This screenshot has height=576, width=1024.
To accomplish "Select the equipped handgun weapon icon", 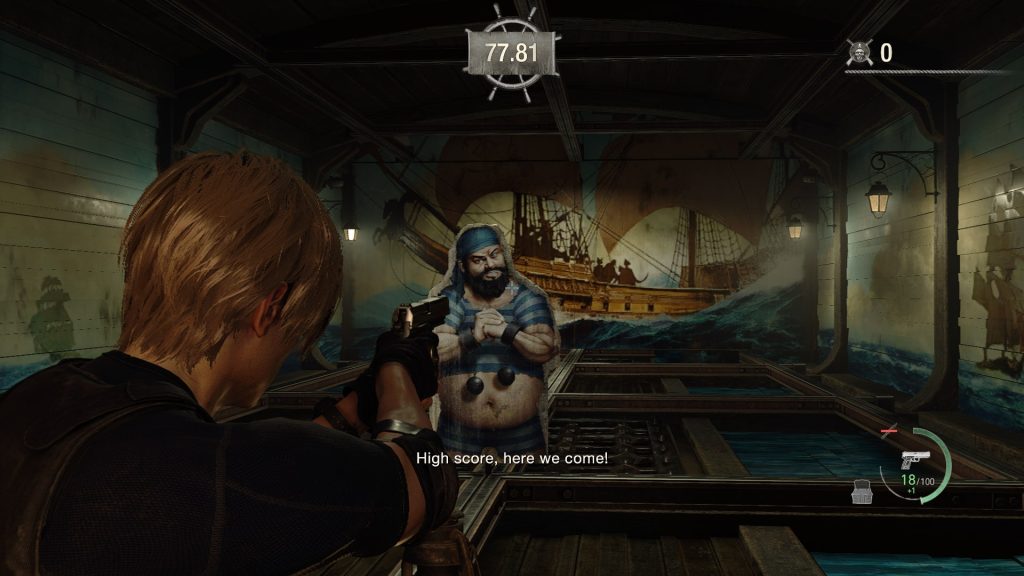I will point(914,460).
